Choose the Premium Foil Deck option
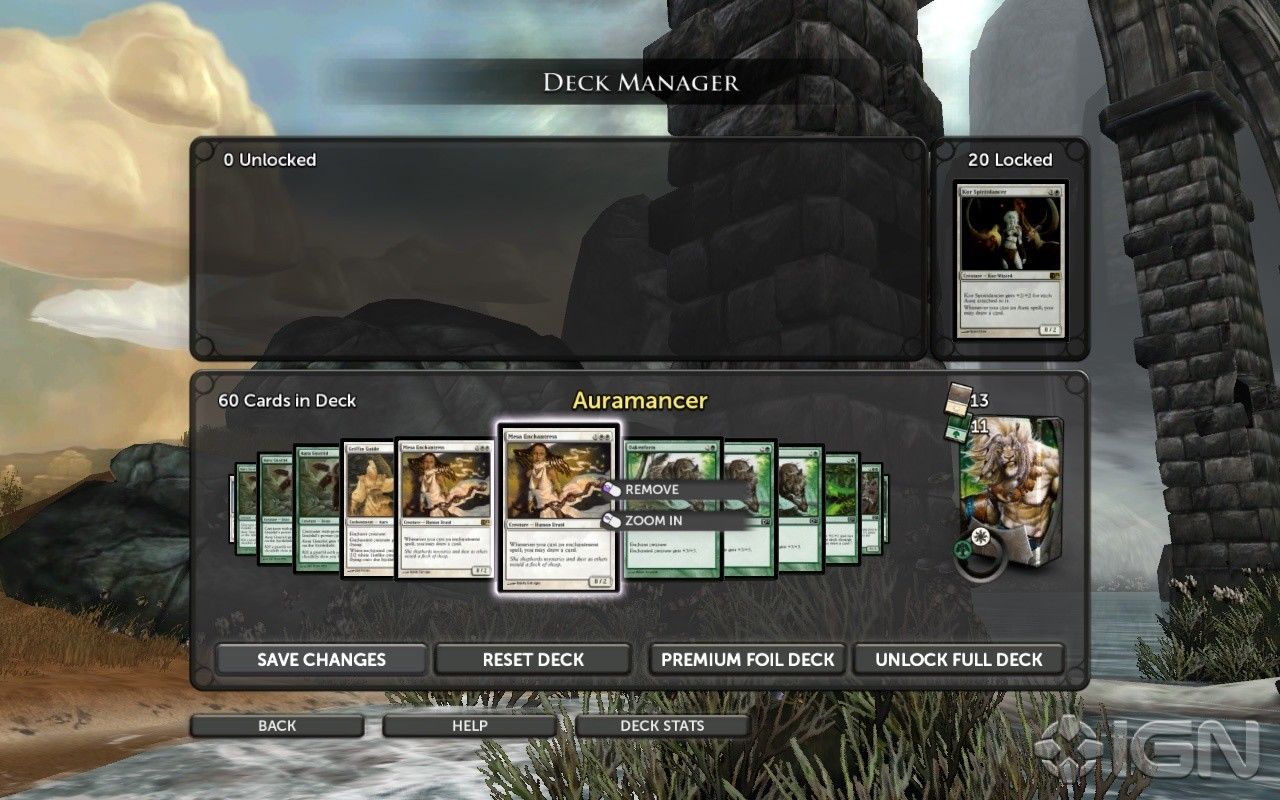Image resolution: width=1280 pixels, height=800 pixels. (747, 660)
